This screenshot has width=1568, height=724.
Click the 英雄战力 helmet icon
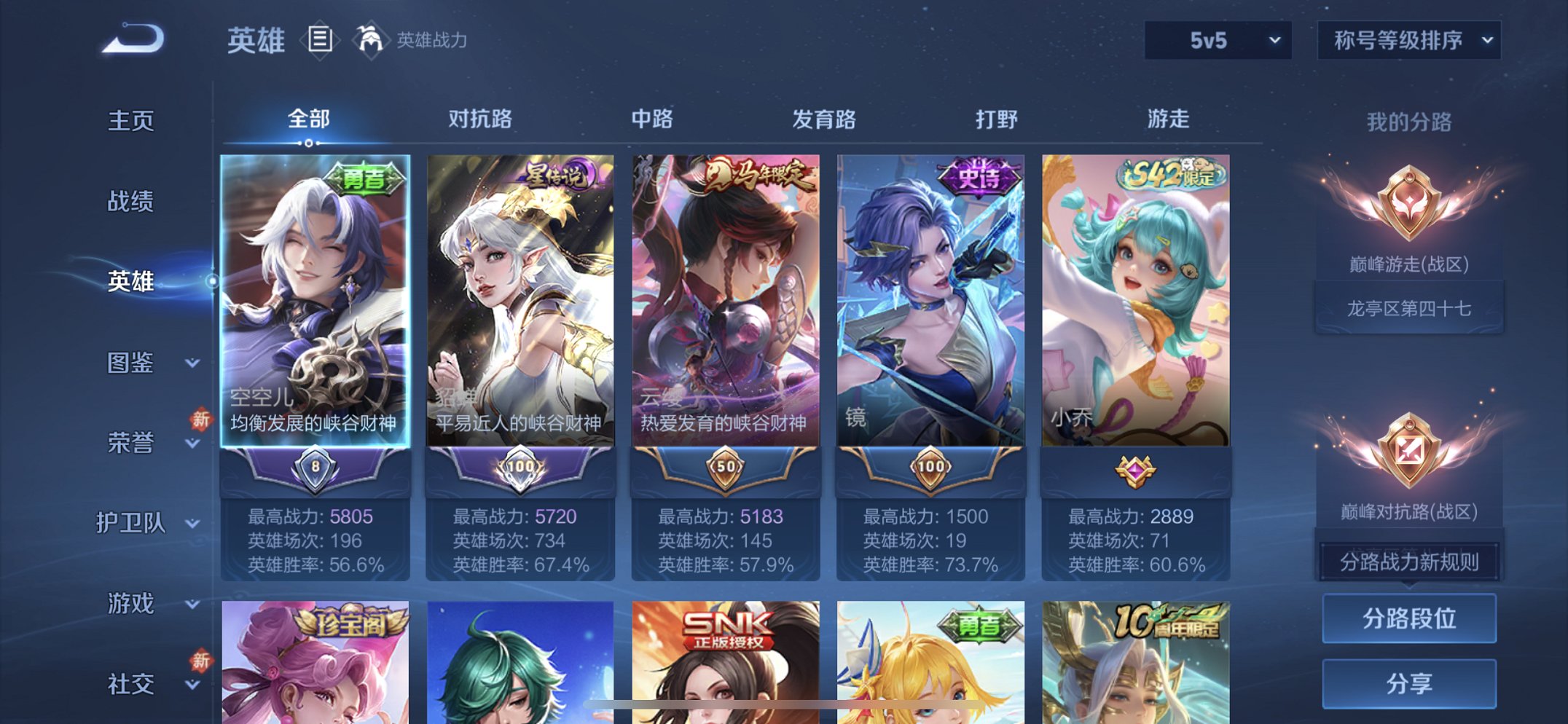point(370,42)
